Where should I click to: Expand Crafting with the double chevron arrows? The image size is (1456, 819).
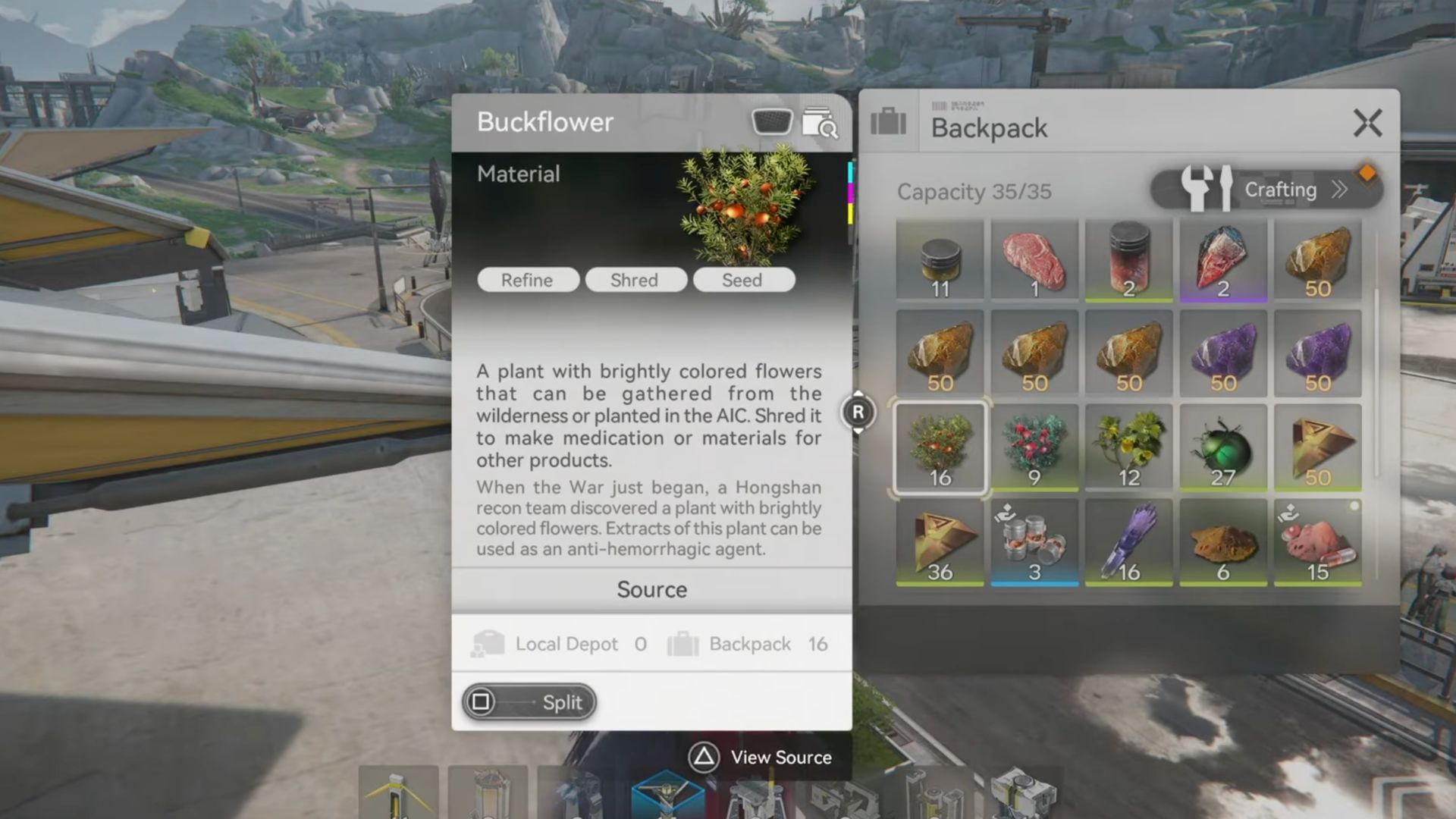click(x=1341, y=190)
